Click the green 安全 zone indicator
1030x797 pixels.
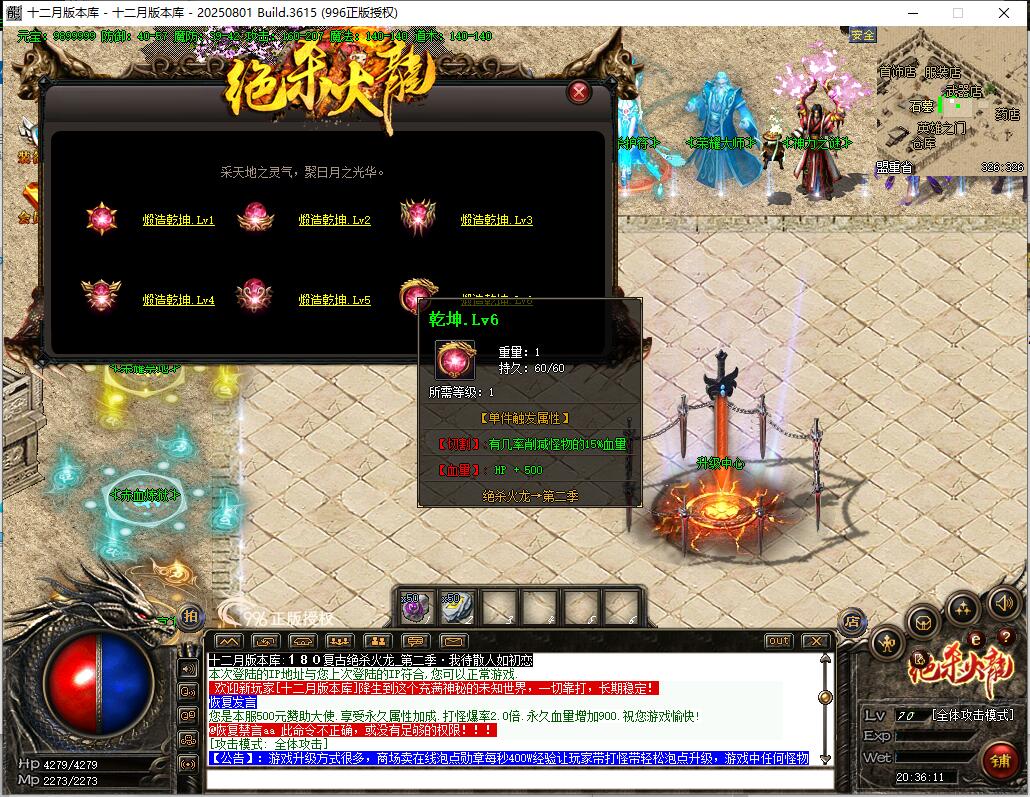coord(862,35)
